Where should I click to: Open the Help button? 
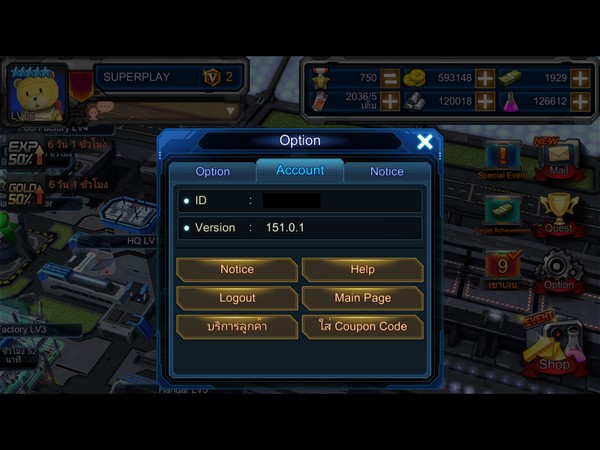click(362, 269)
